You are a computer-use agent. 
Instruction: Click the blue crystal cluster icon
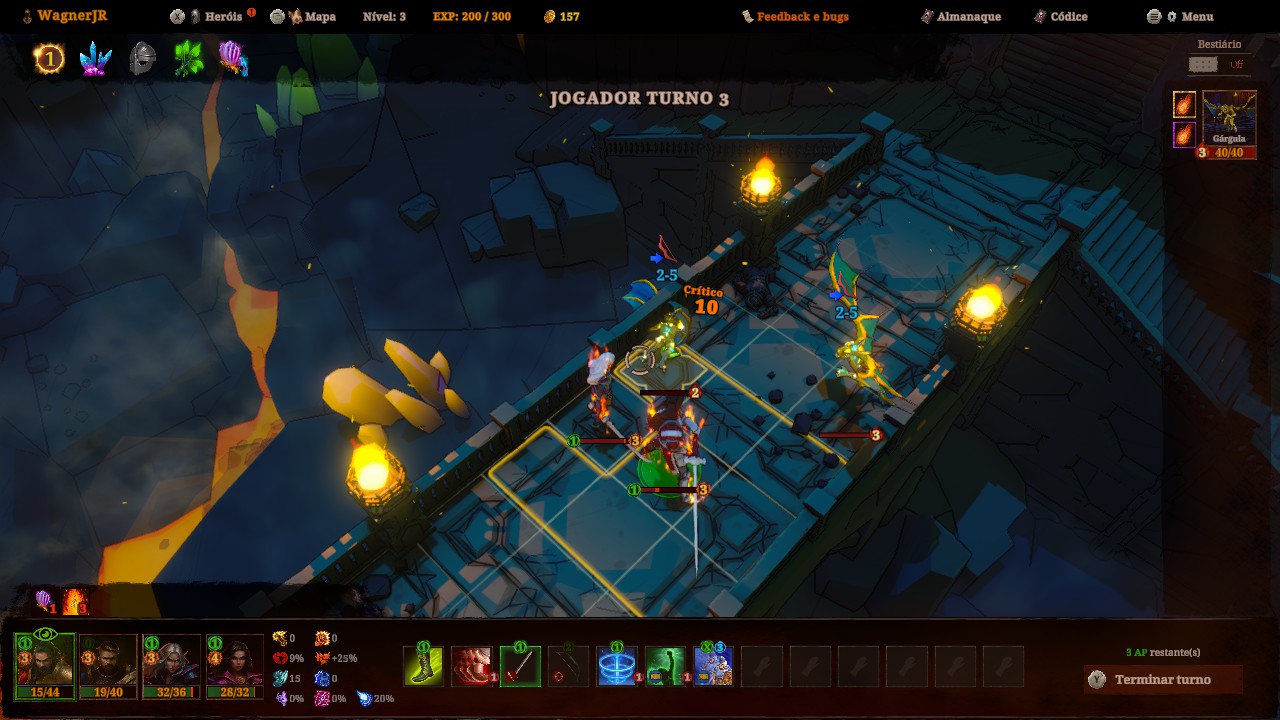(96, 59)
